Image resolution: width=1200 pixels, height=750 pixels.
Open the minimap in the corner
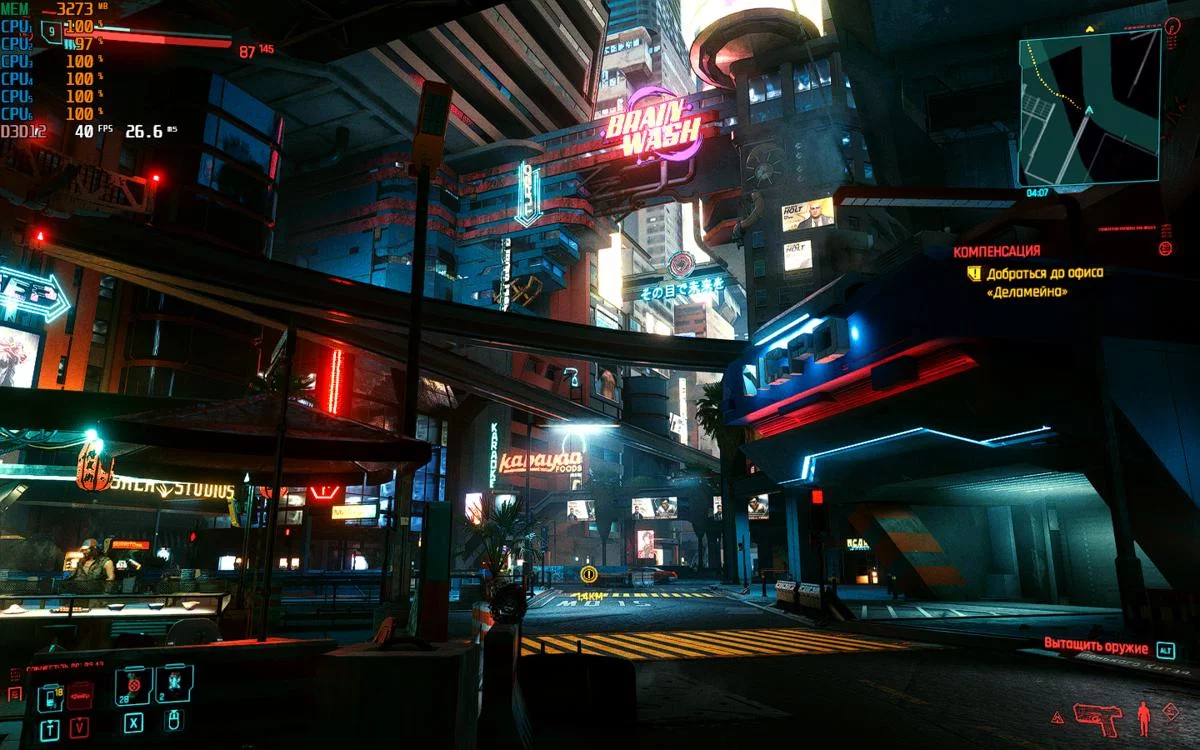(x=1089, y=107)
